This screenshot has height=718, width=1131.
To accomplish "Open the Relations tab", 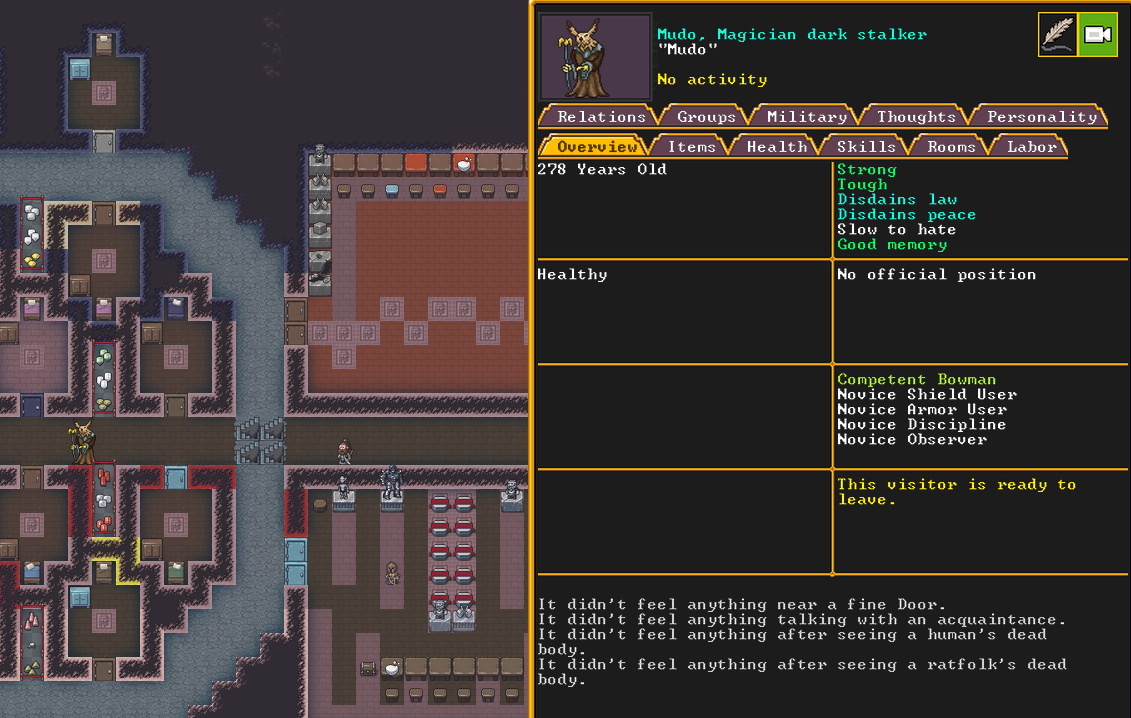I will 600,117.
